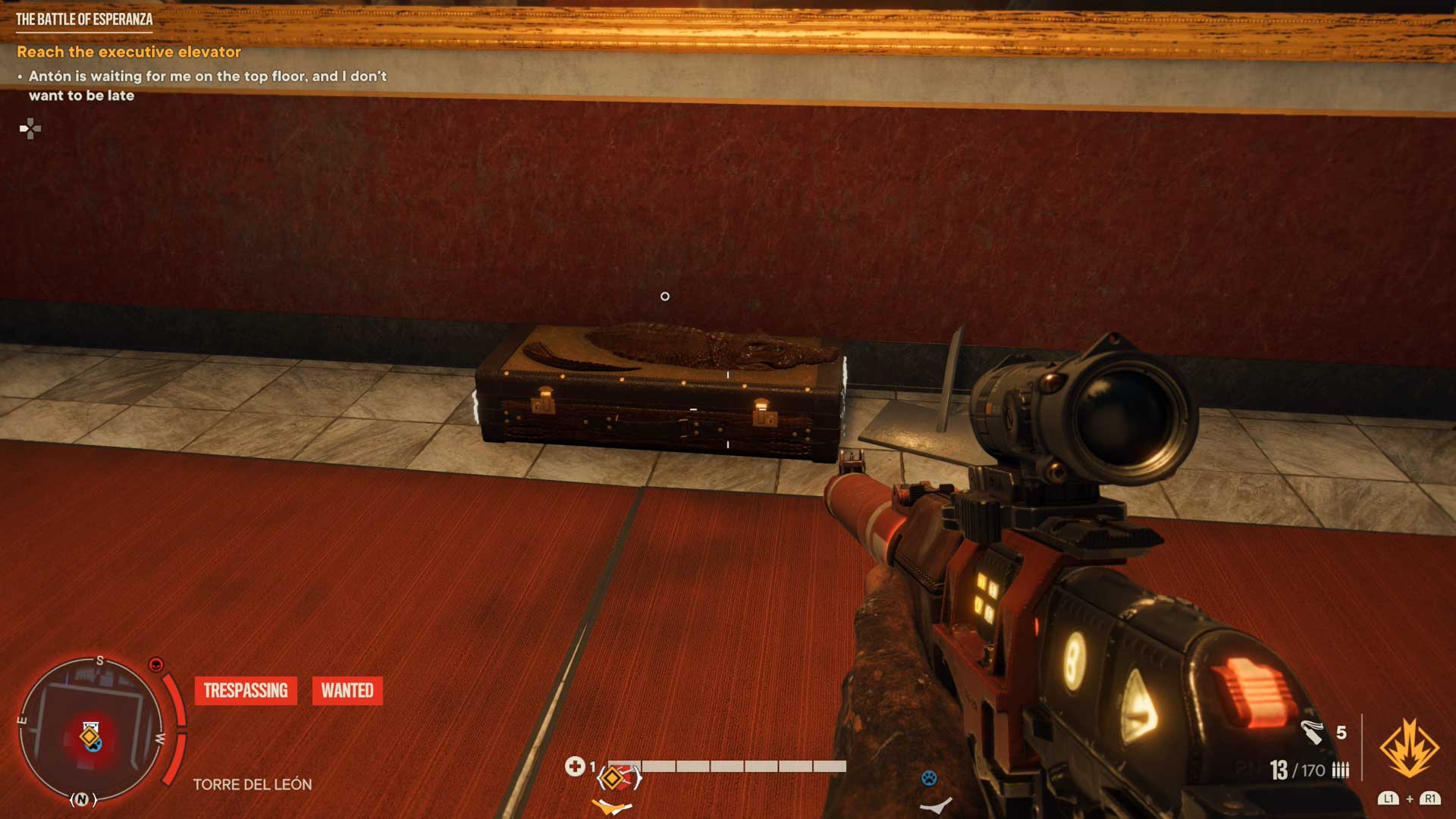1456x819 pixels.
Task: Use the health kit cross icon
Action: click(574, 767)
